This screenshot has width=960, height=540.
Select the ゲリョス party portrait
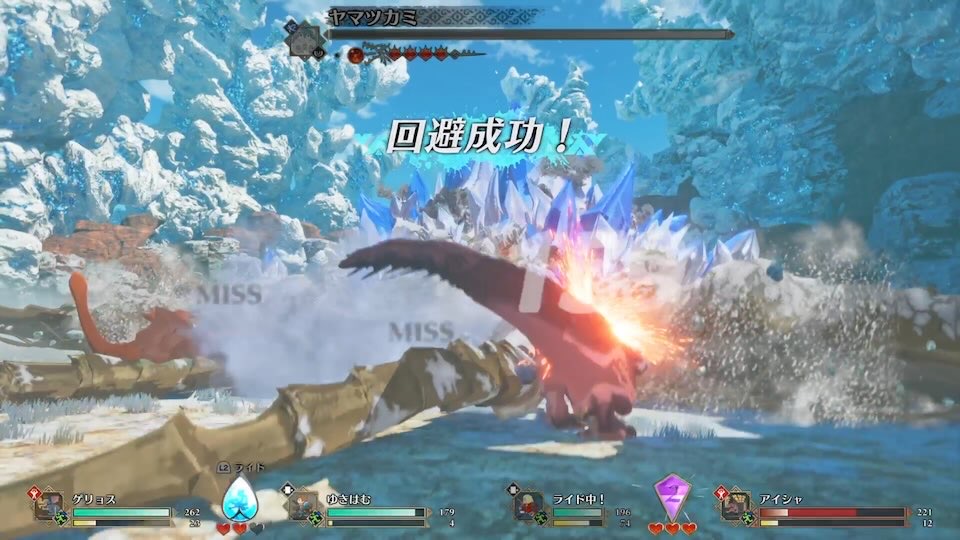pyautogui.click(x=49, y=506)
